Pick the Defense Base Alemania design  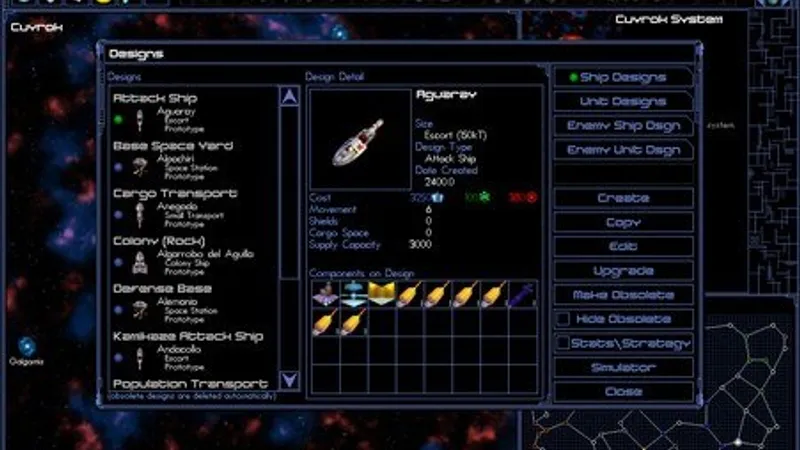[175, 304]
